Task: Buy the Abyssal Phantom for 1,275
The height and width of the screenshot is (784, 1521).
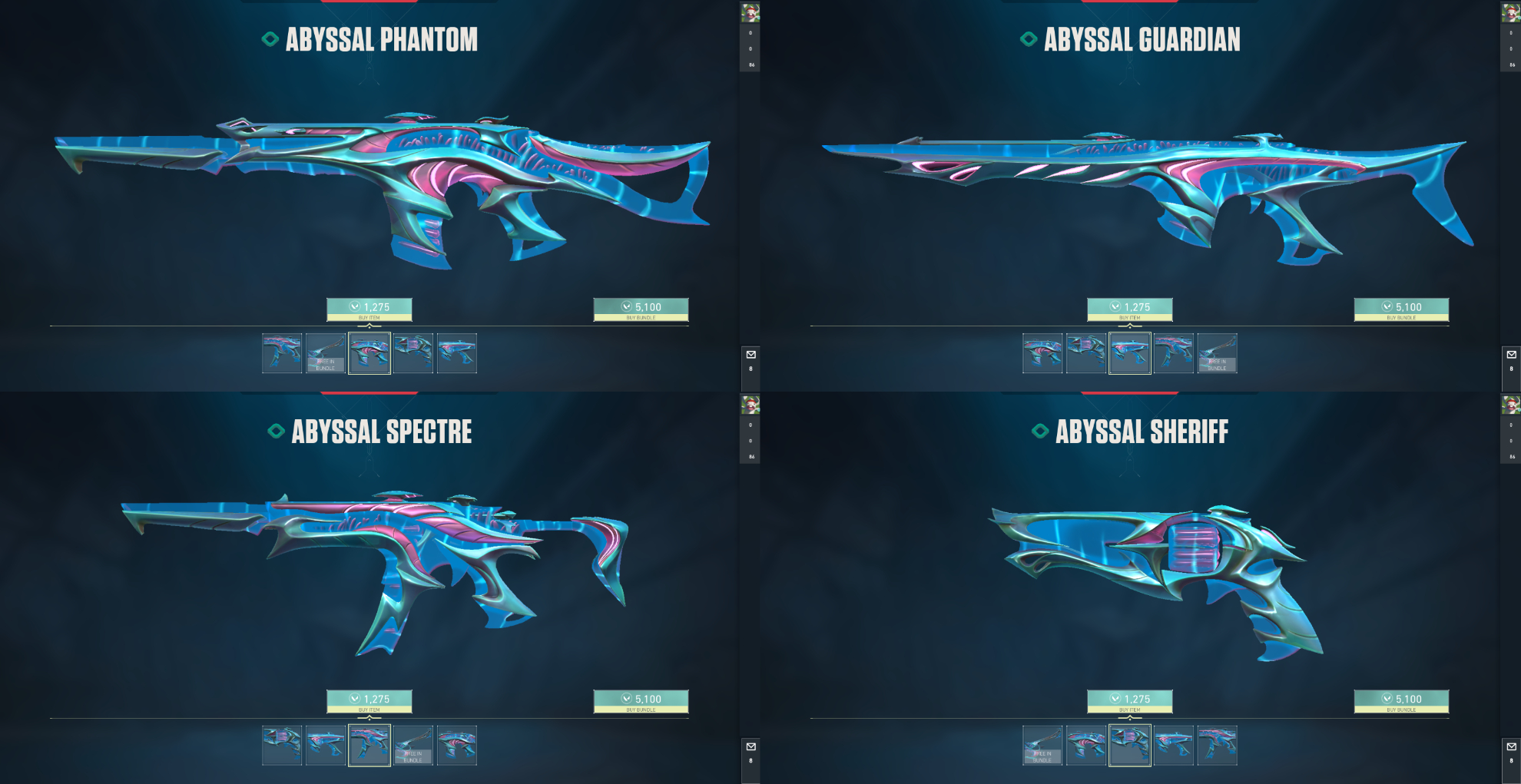Action: point(369,309)
